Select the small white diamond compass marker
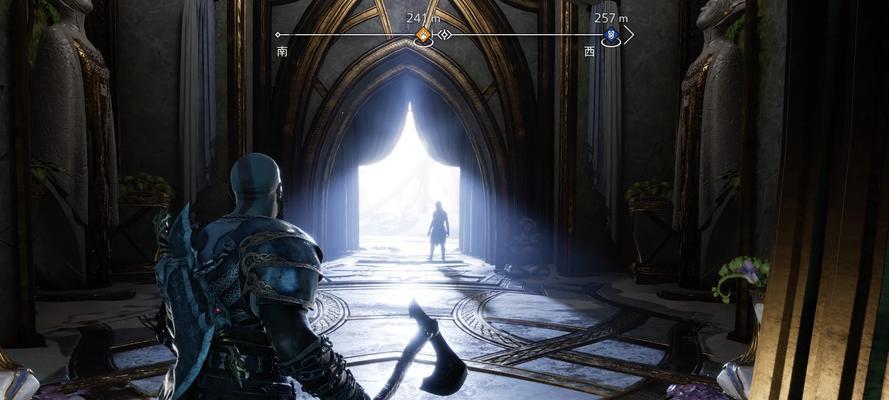The image size is (889, 400). coord(446,35)
